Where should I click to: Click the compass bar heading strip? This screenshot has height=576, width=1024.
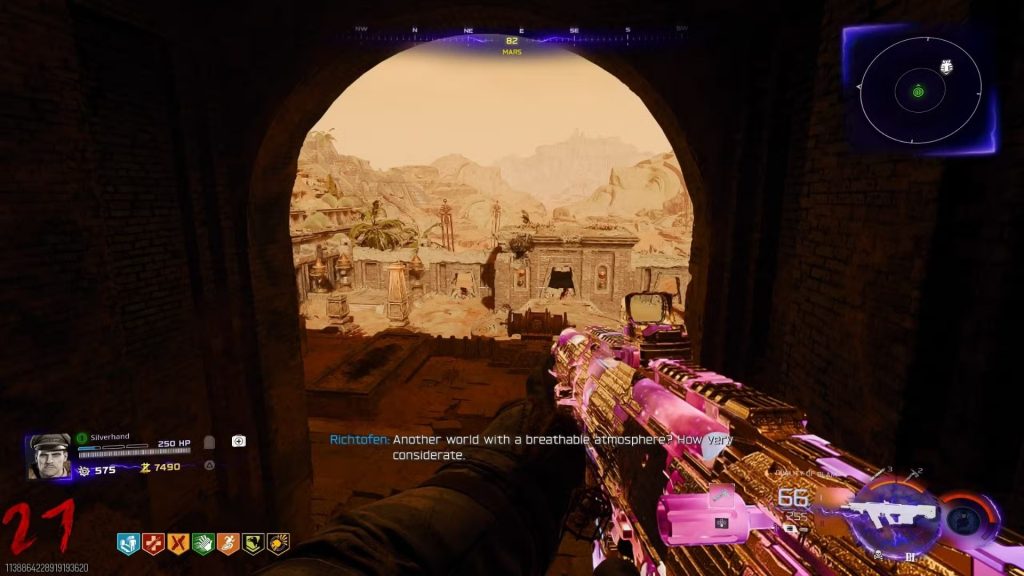512,30
